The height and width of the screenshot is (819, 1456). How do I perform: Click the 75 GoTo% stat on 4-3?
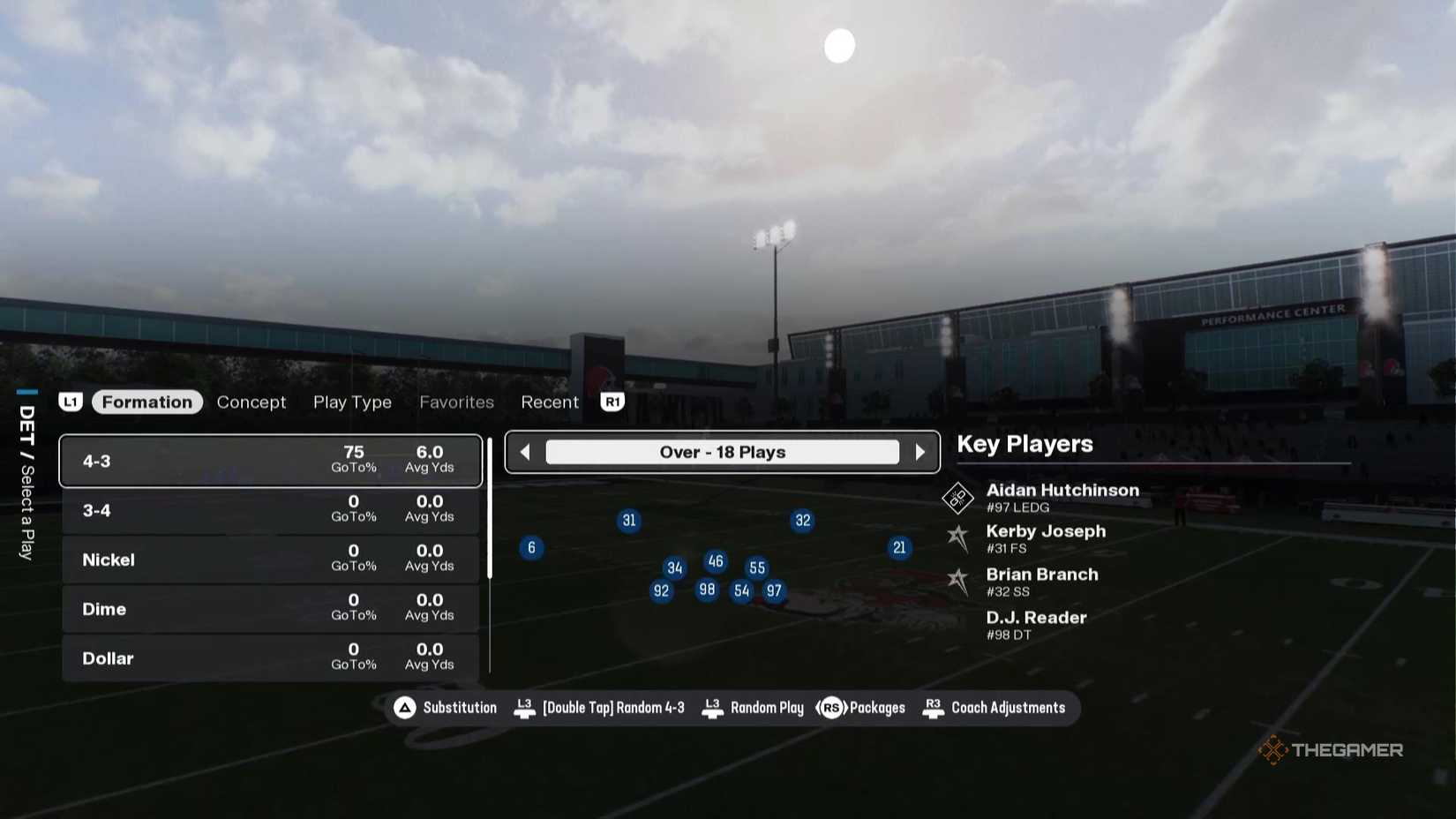point(353,459)
